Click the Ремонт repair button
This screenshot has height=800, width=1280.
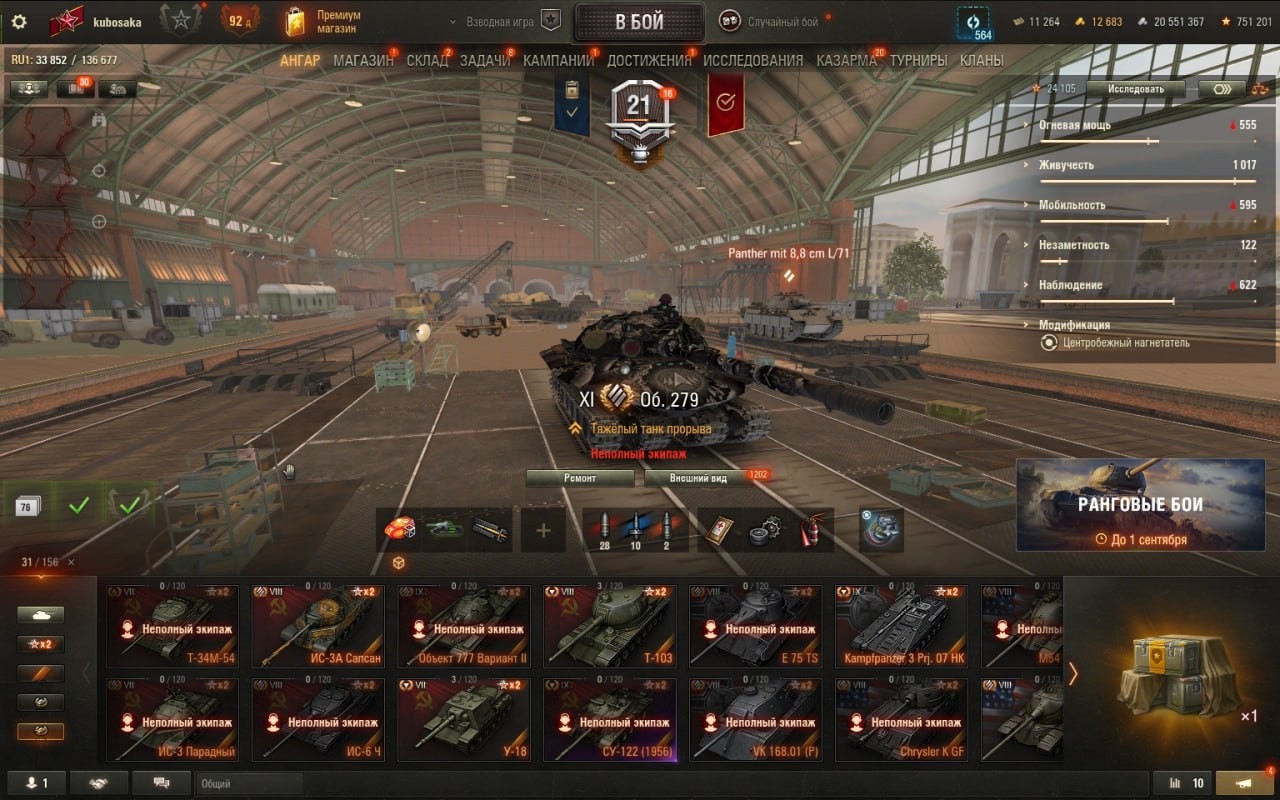tap(580, 478)
